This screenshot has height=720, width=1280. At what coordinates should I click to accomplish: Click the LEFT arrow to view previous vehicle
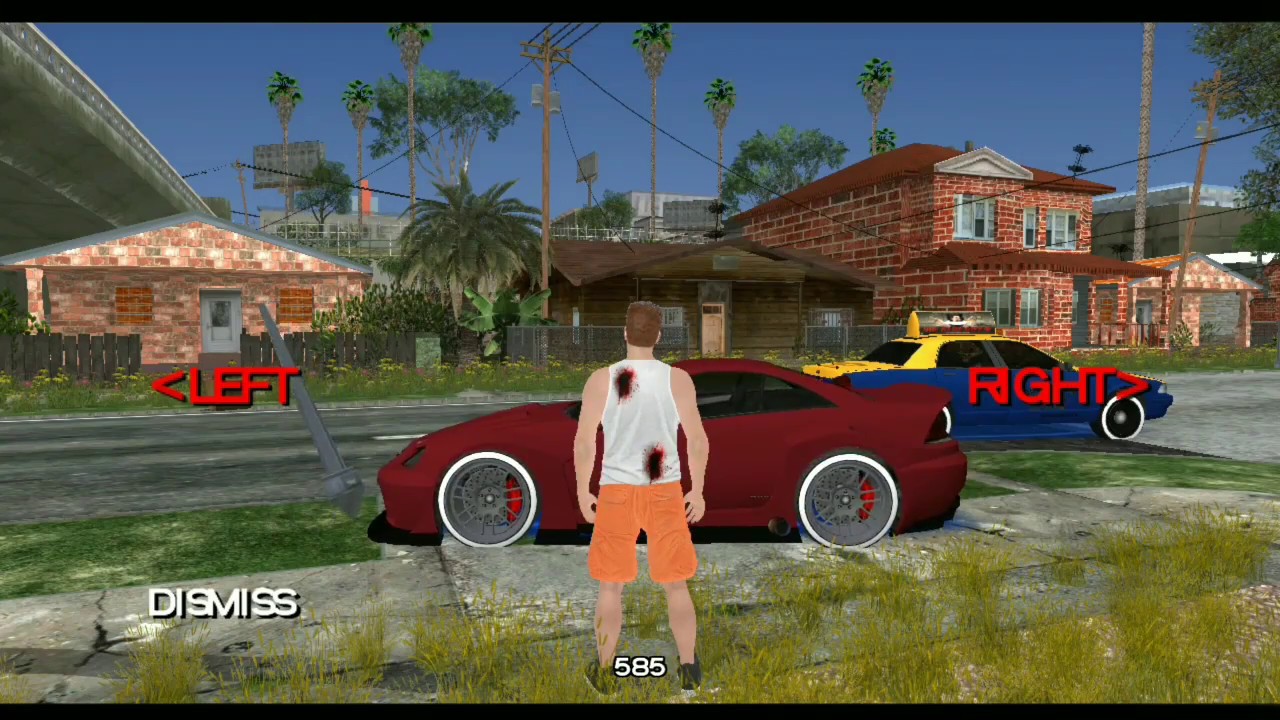click(225, 387)
